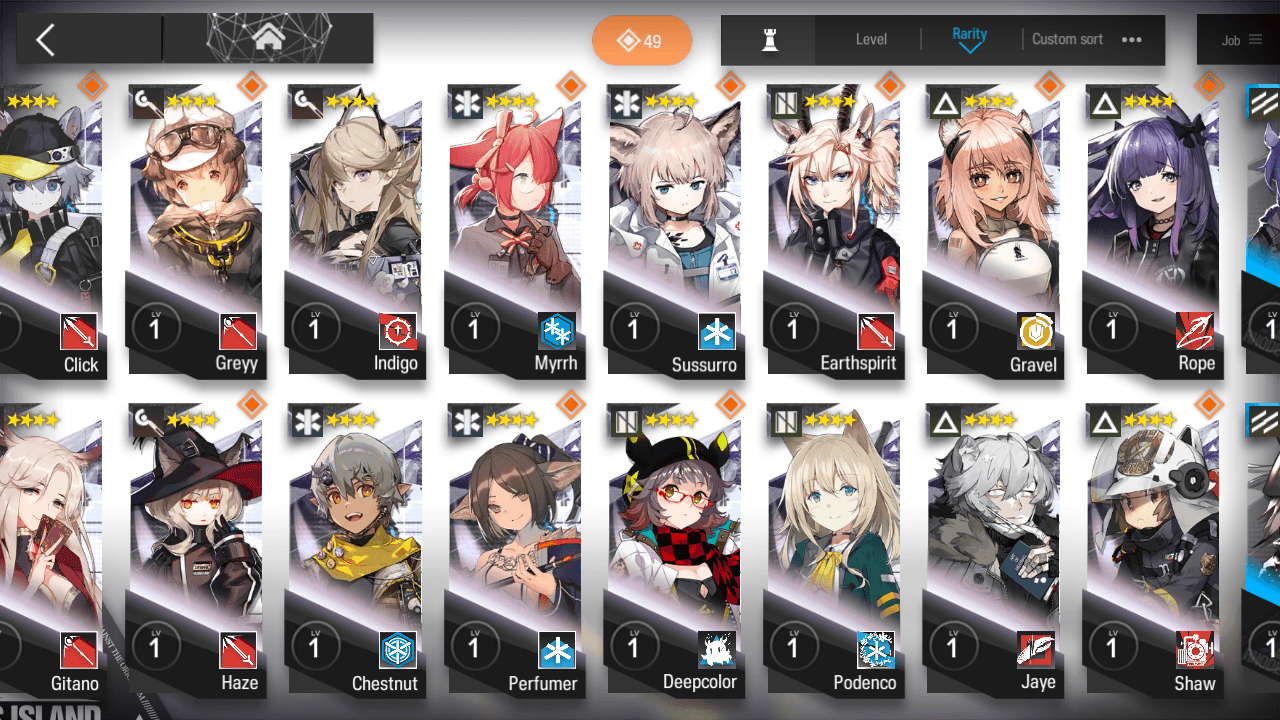Select operator Greyy
The image size is (1280, 720).
click(196, 230)
